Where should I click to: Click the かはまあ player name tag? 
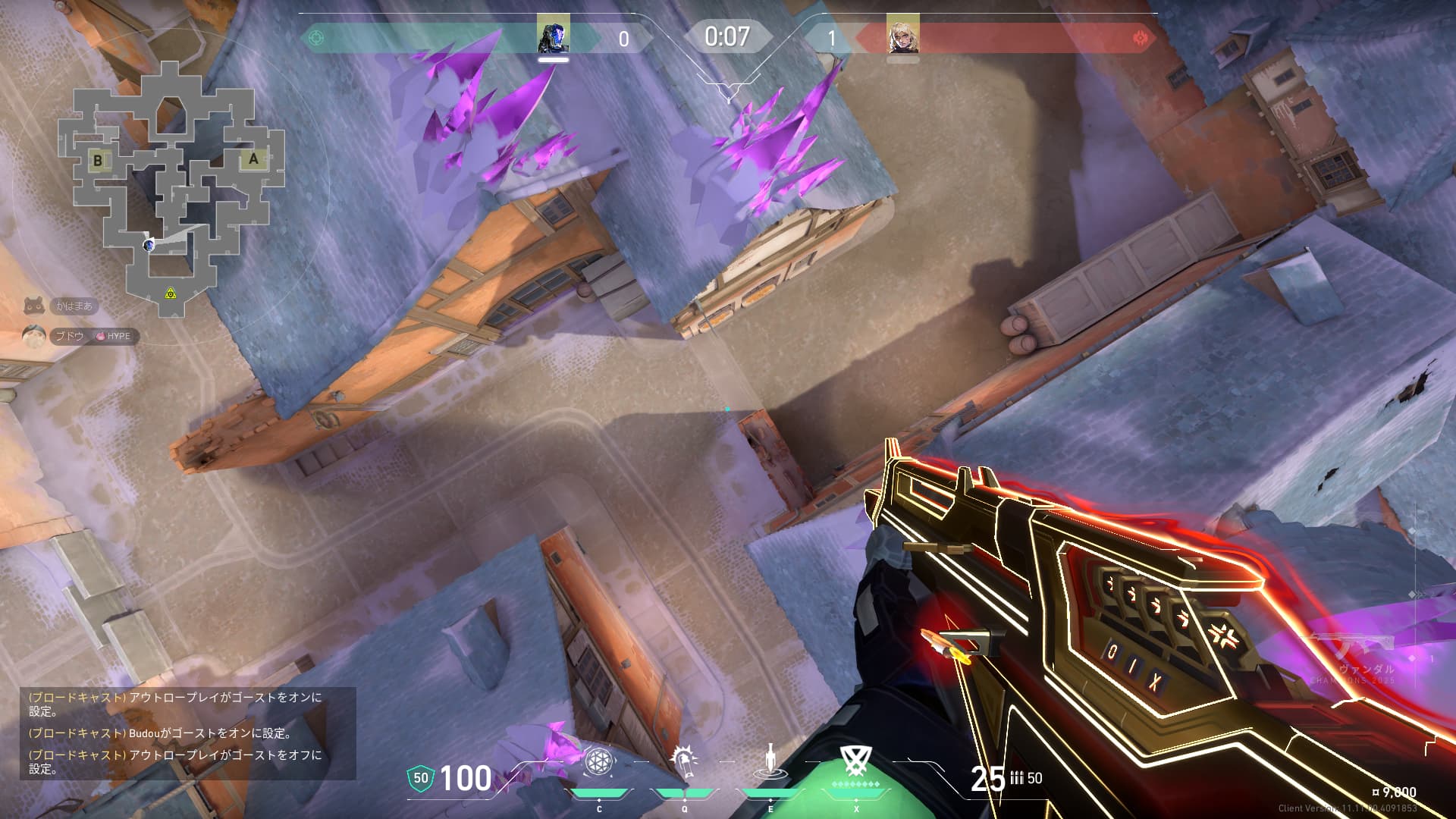(x=74, y=306)
